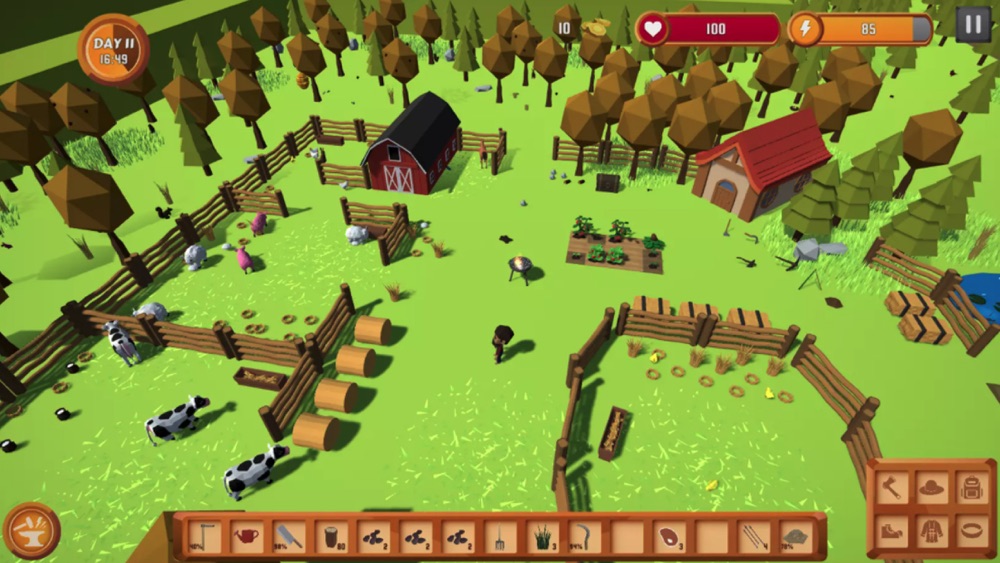Select the raw meat slot
Viewport: 1000px width, 563px height.
[x=669, y=536]
